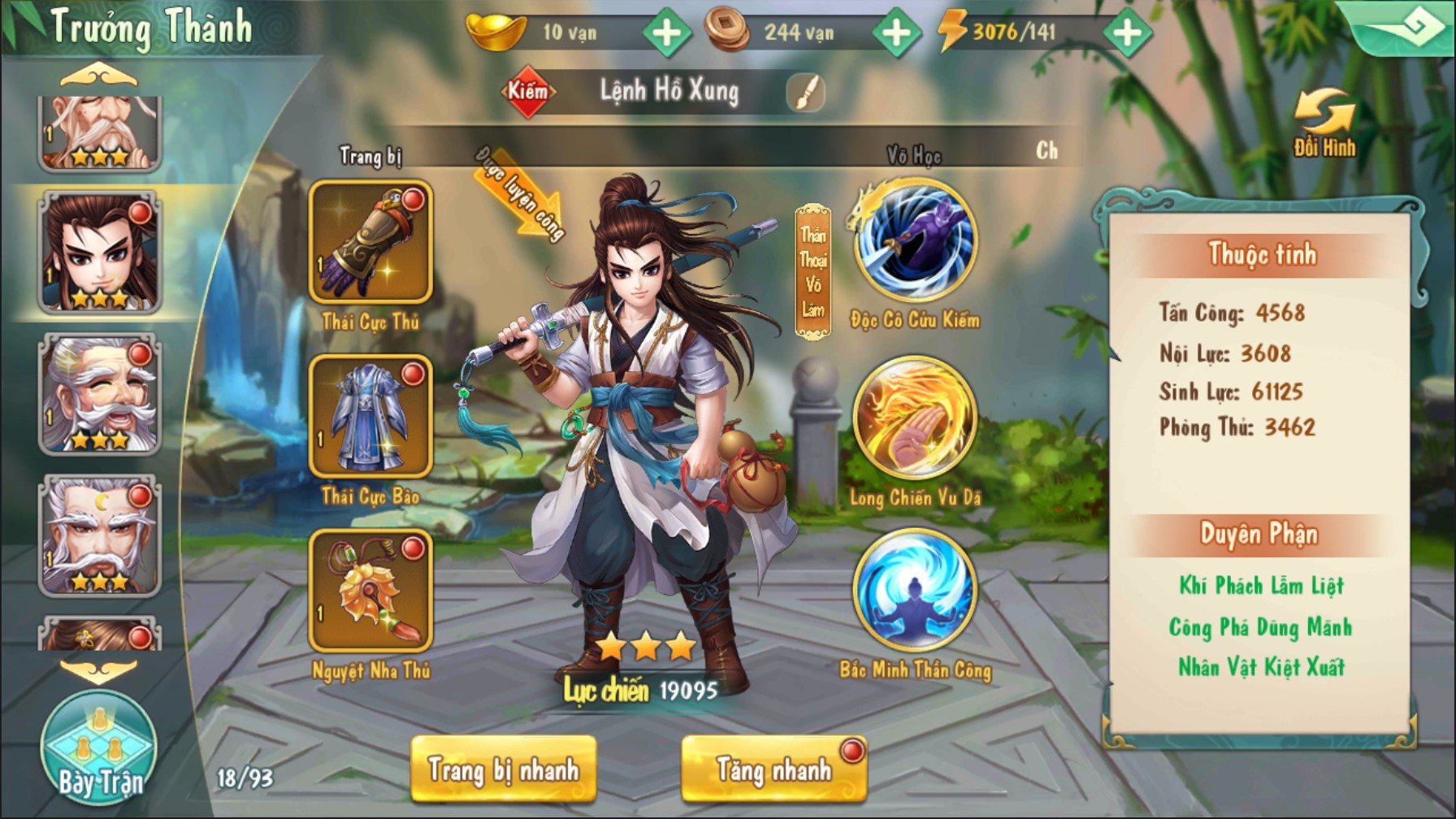This screenshot has height=819, width=1456.
Task: Select the Thái Cực Bào robe slot
Action: (370, 416)
